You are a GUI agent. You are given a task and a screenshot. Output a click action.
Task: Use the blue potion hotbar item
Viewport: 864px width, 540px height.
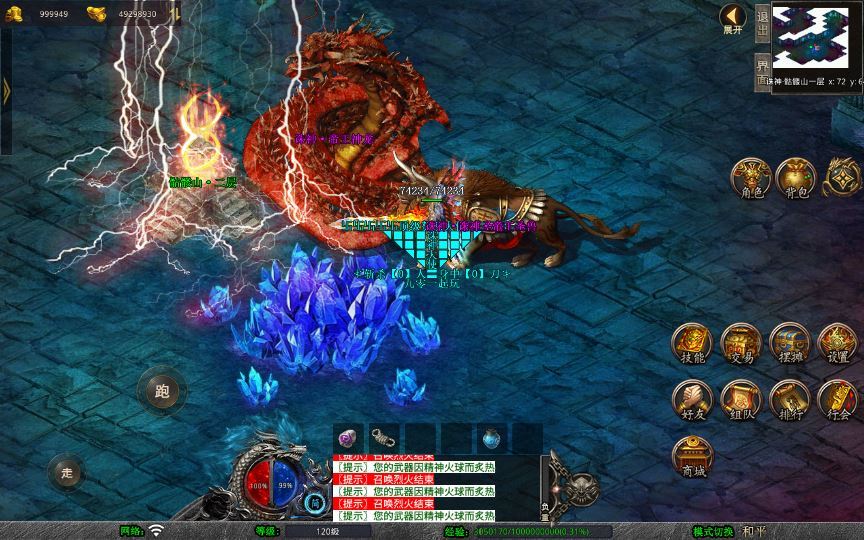(491, 437)
